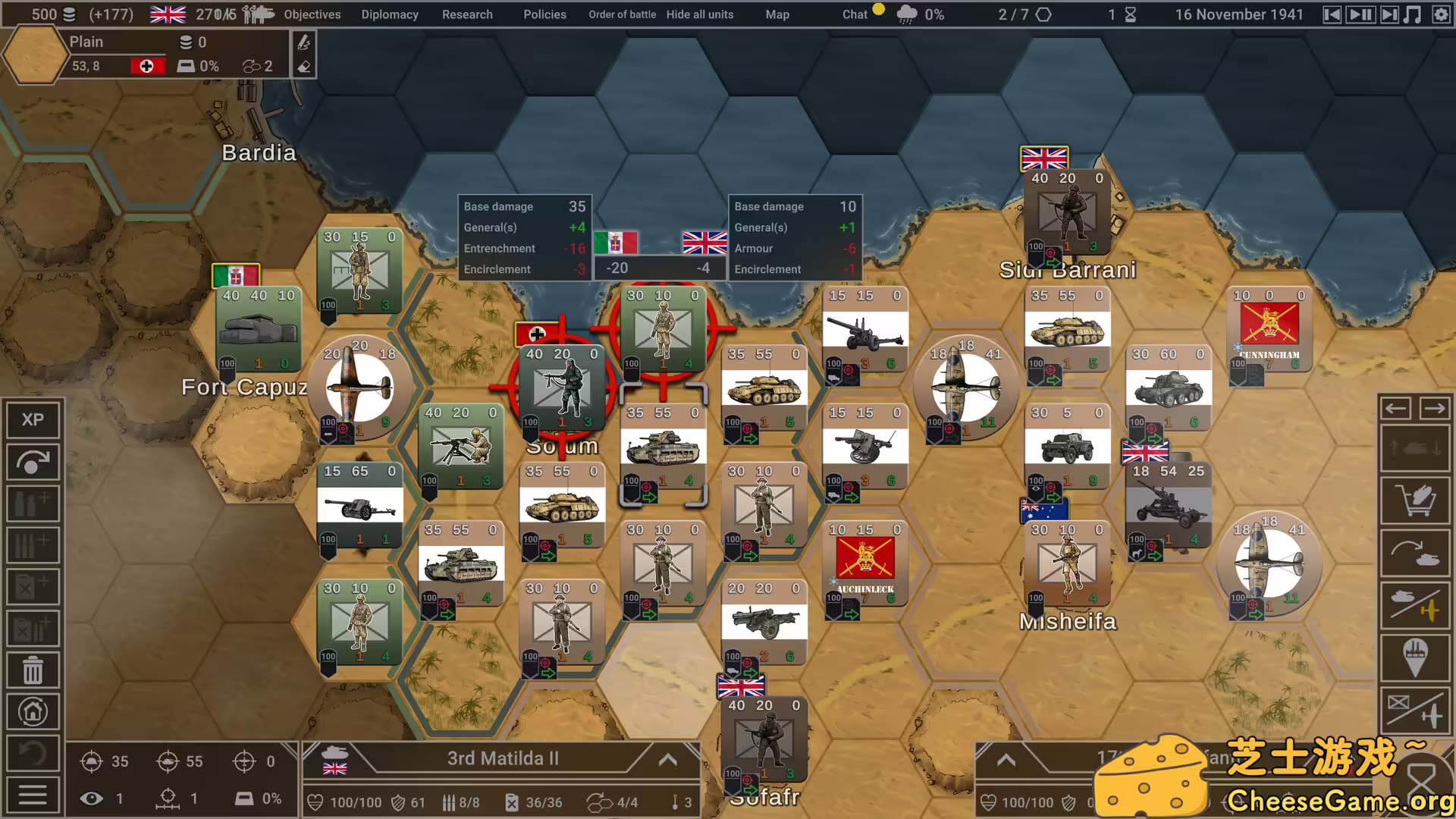The width and height of the screenshot is (1456, 819).
Task: Click the home with circular arrow icon
Action: 33,711
